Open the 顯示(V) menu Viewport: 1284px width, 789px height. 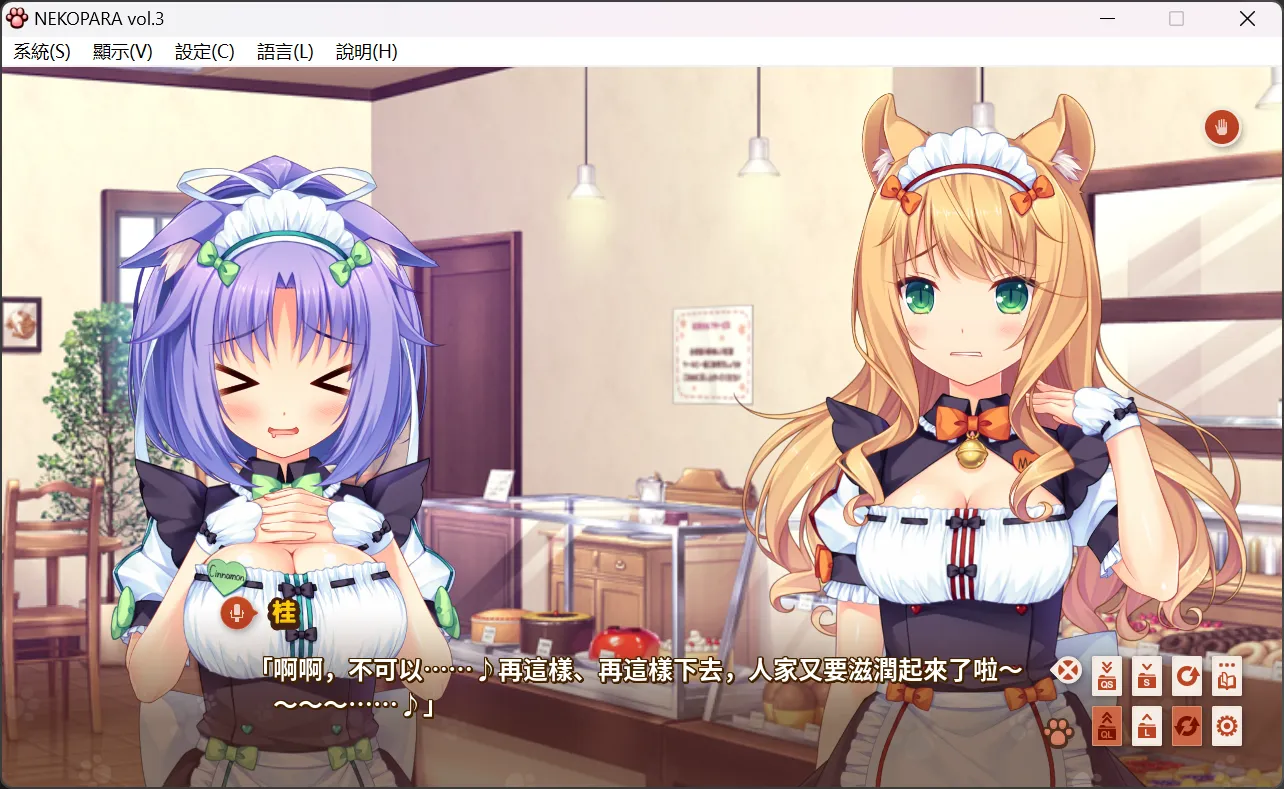coord(122,51)
